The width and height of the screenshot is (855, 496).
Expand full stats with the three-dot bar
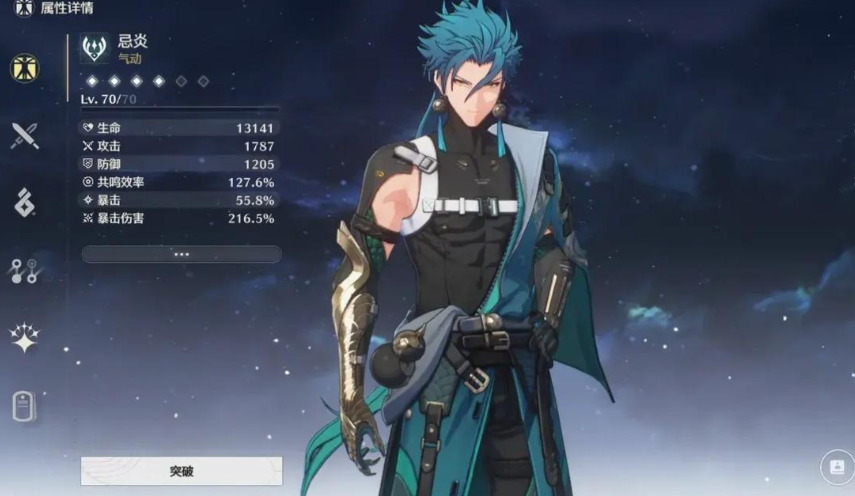[181, 254]
